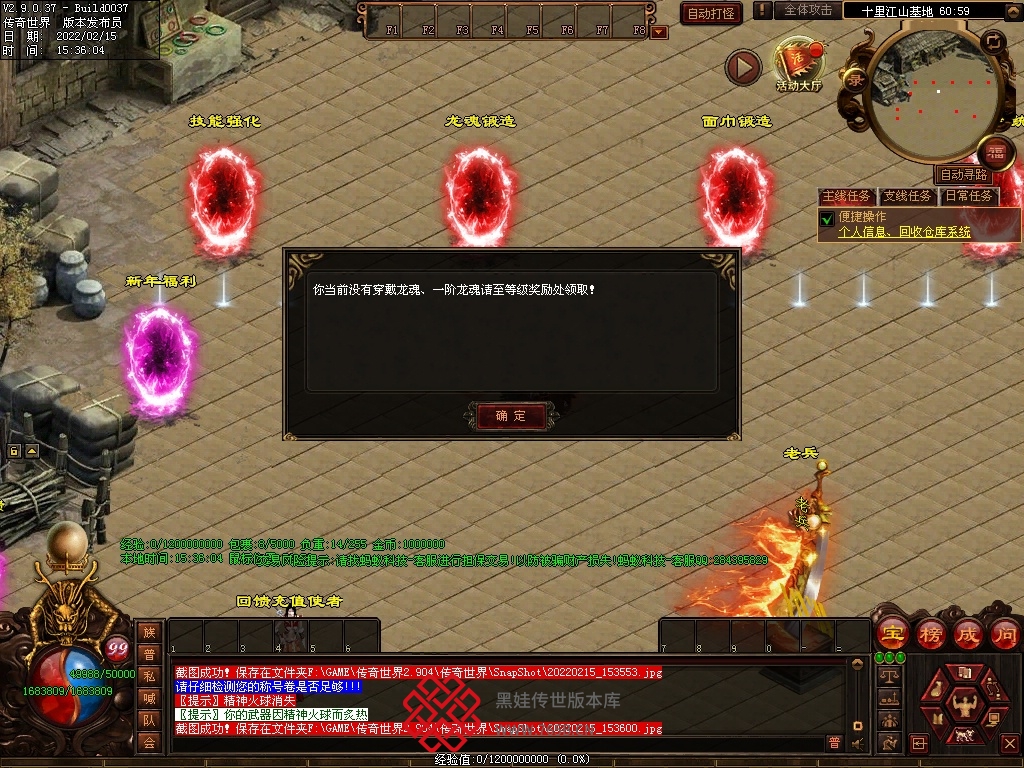Close the bottom-right menu panel with X

point(1010,744)
